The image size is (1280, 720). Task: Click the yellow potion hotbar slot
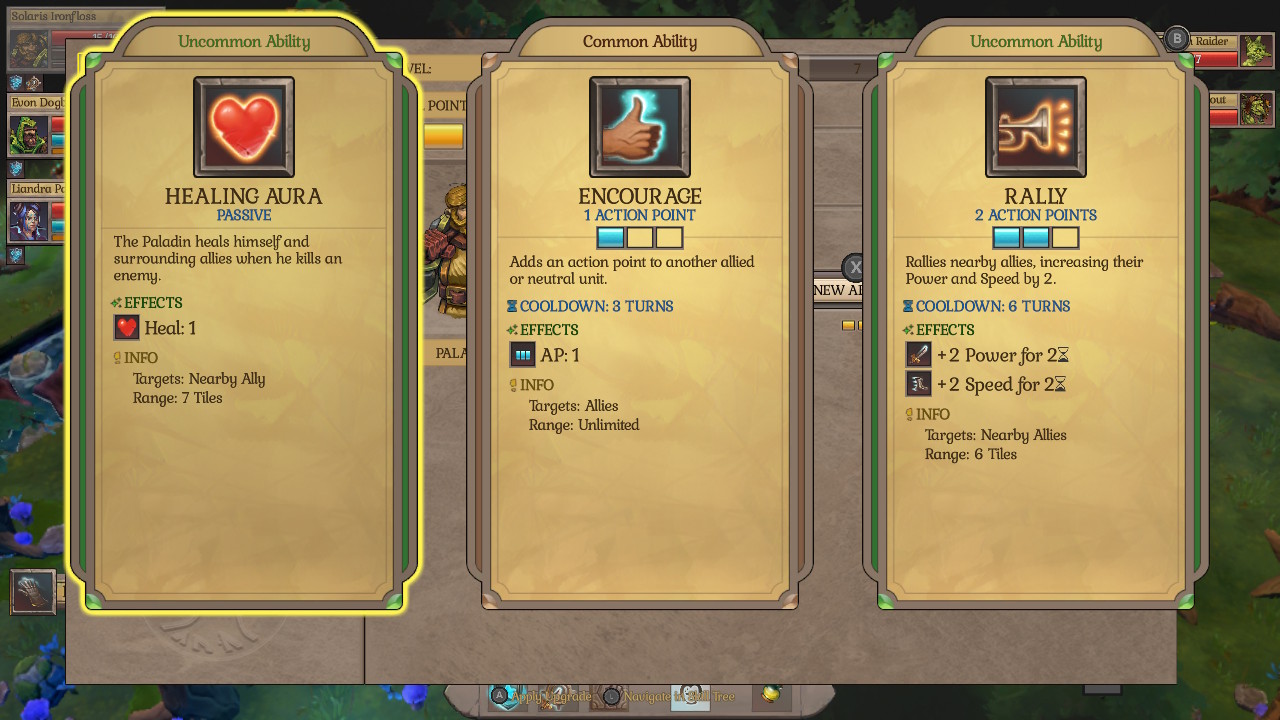pyautogui.click(x=771, y=694)
